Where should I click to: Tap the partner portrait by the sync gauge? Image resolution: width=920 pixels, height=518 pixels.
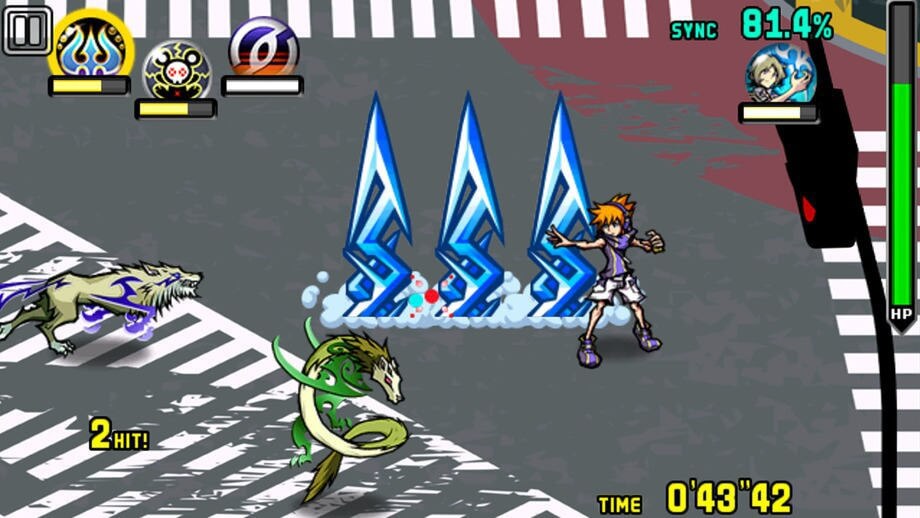(779, 73)
